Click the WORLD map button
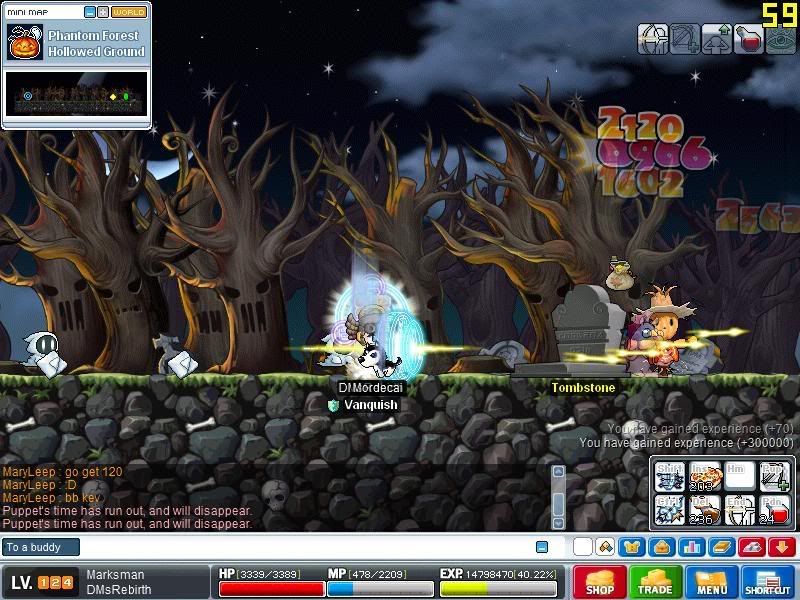Screen dimensions: 800x600 click(x=128, y=12)
